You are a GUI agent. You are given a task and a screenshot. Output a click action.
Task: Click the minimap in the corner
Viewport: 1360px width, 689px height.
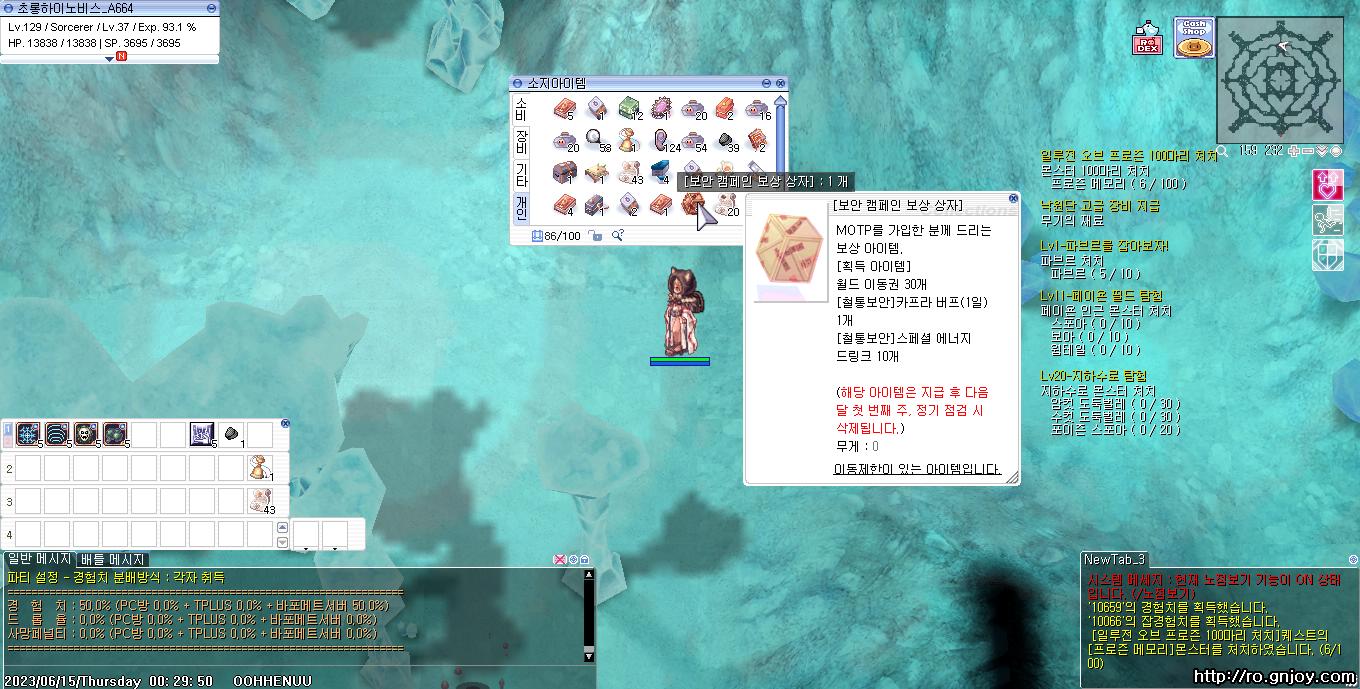(x=1279, y=80)
